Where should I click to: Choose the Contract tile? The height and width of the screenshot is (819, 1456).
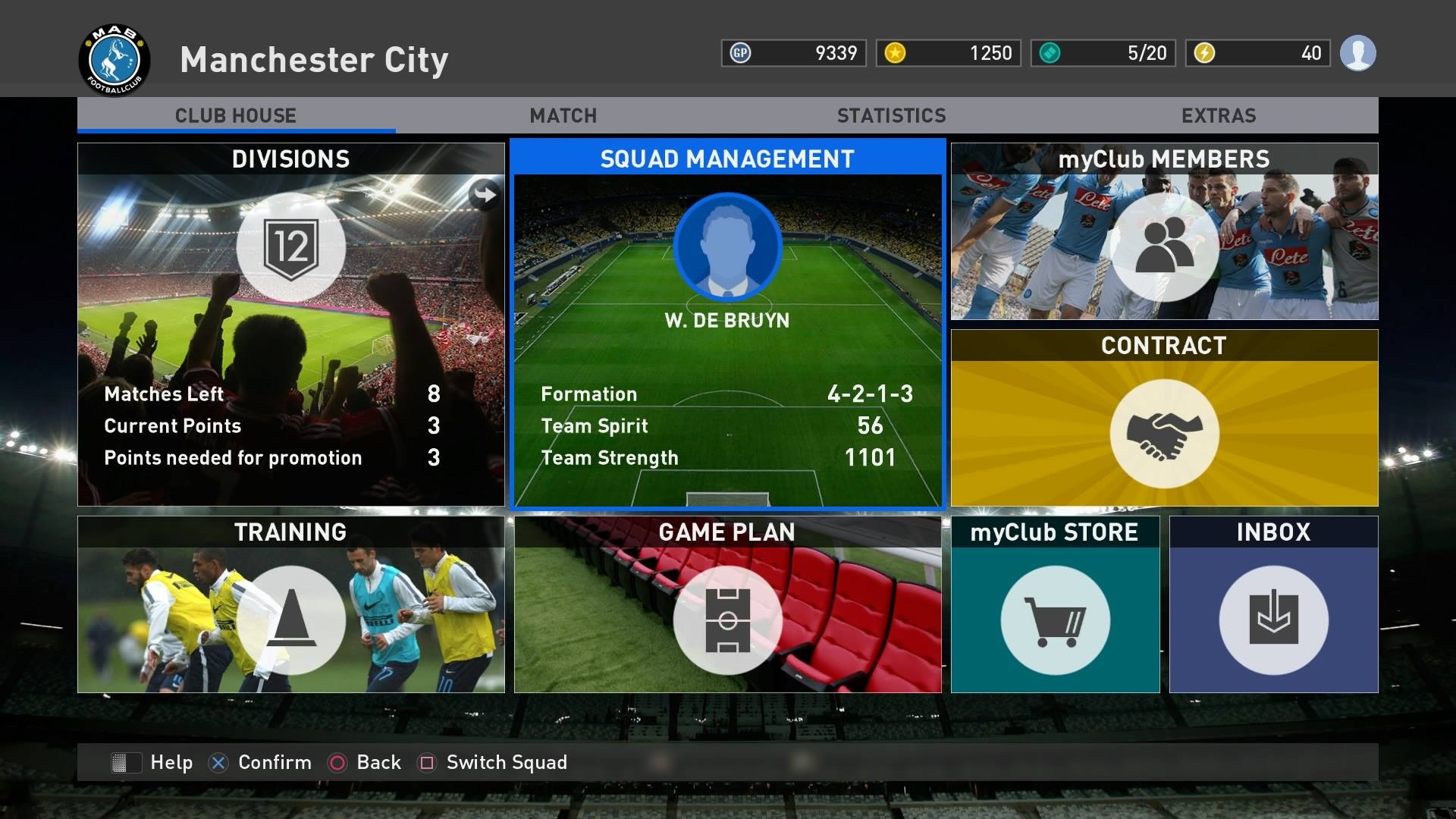pos(1164,418)
